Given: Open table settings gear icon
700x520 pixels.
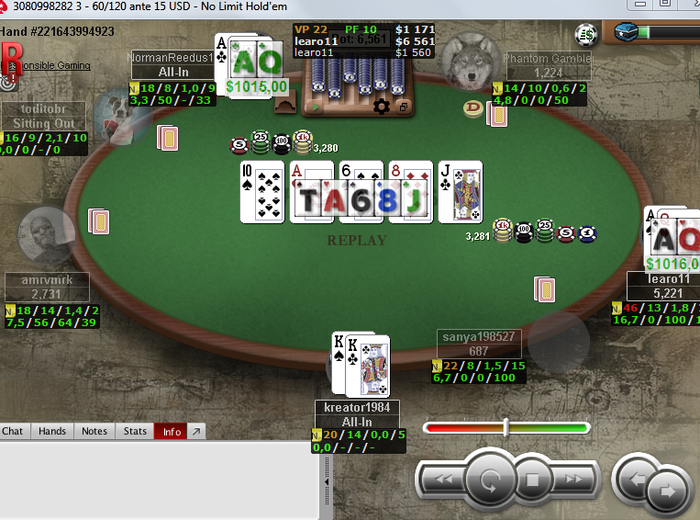Looking at the screenshot, I should click(381, 106).
